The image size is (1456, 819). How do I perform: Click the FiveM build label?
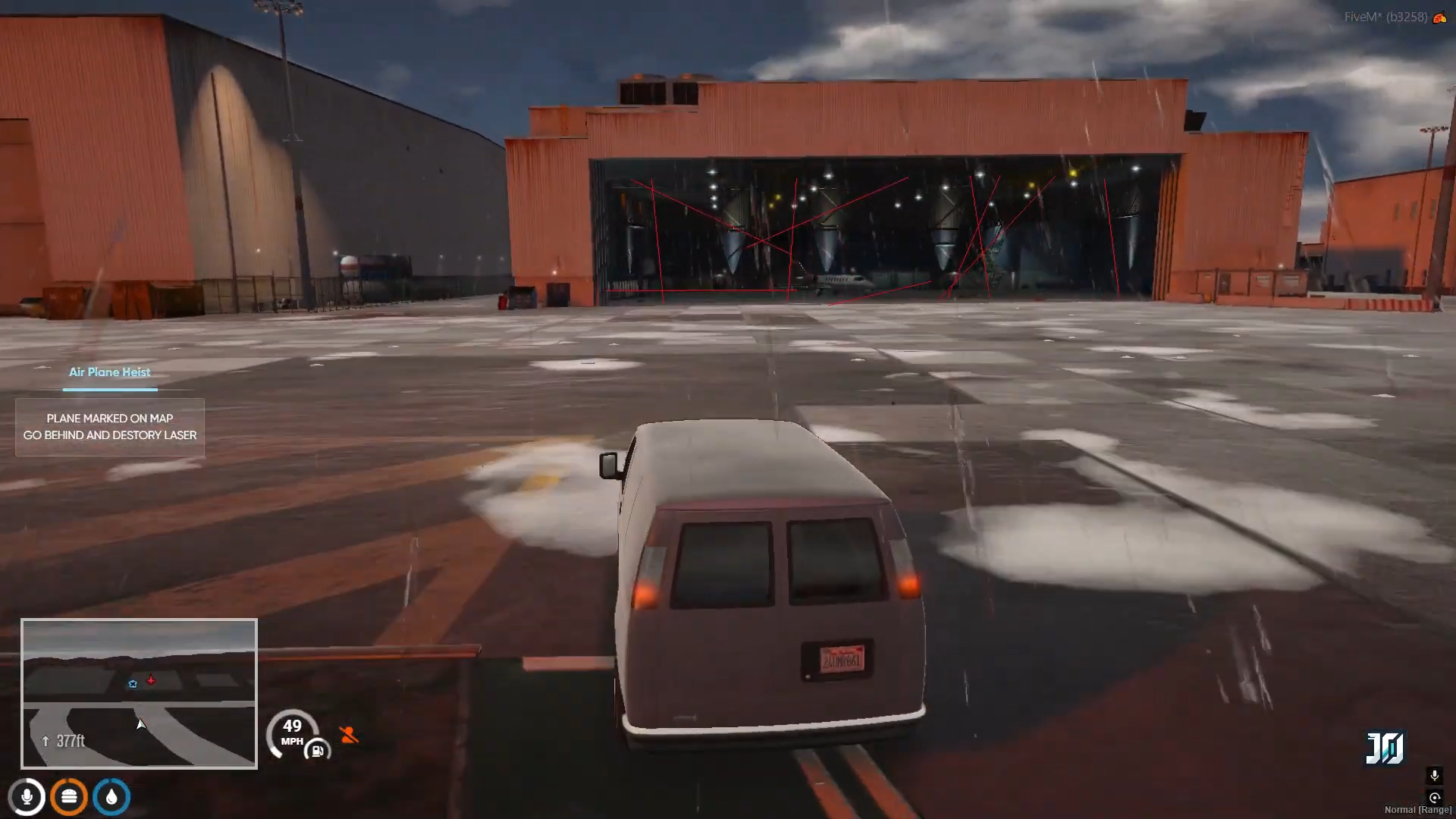click(x=1385, y=17)
